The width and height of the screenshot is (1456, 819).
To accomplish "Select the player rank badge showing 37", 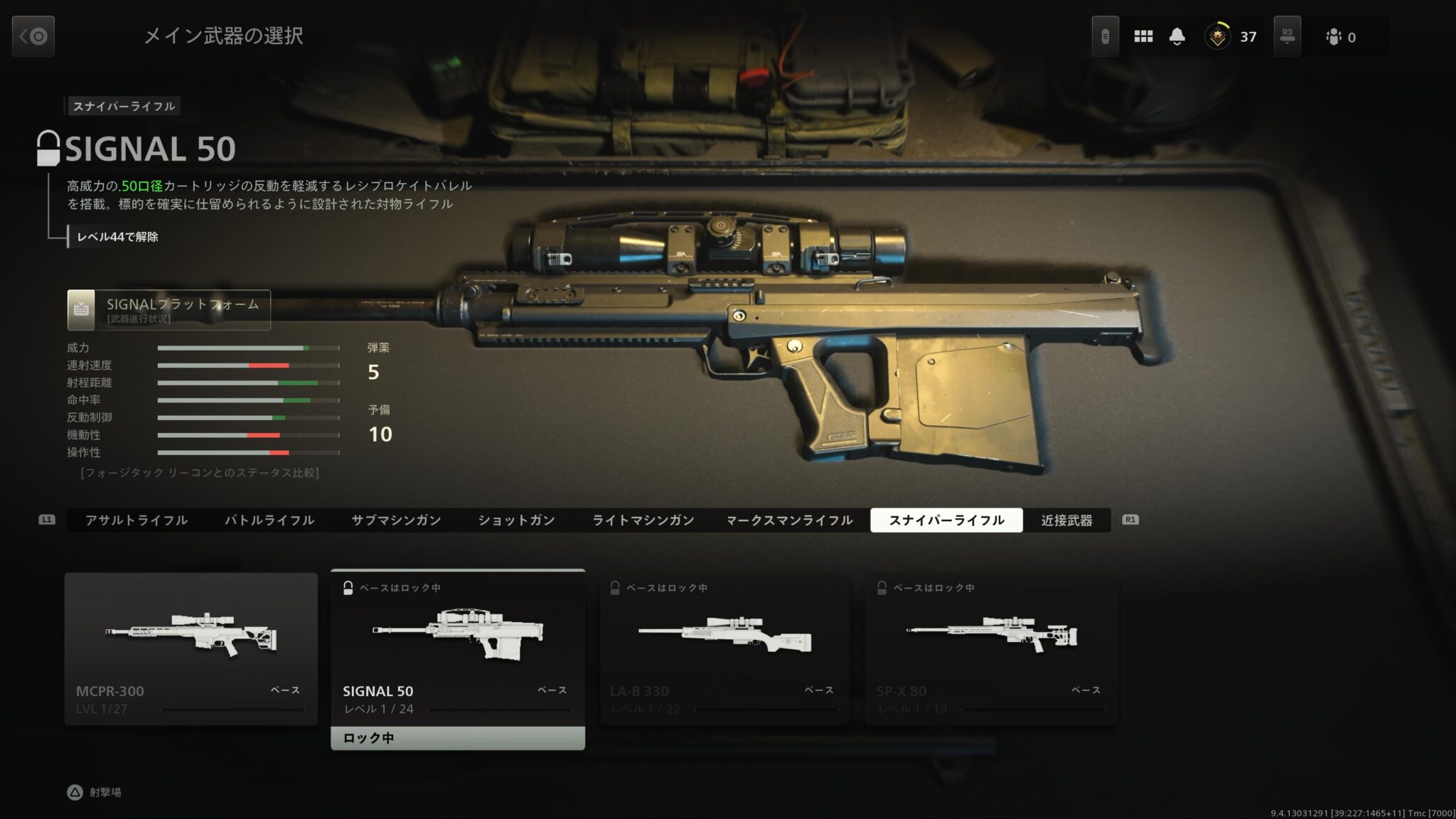I will (x=1218, y=36).
